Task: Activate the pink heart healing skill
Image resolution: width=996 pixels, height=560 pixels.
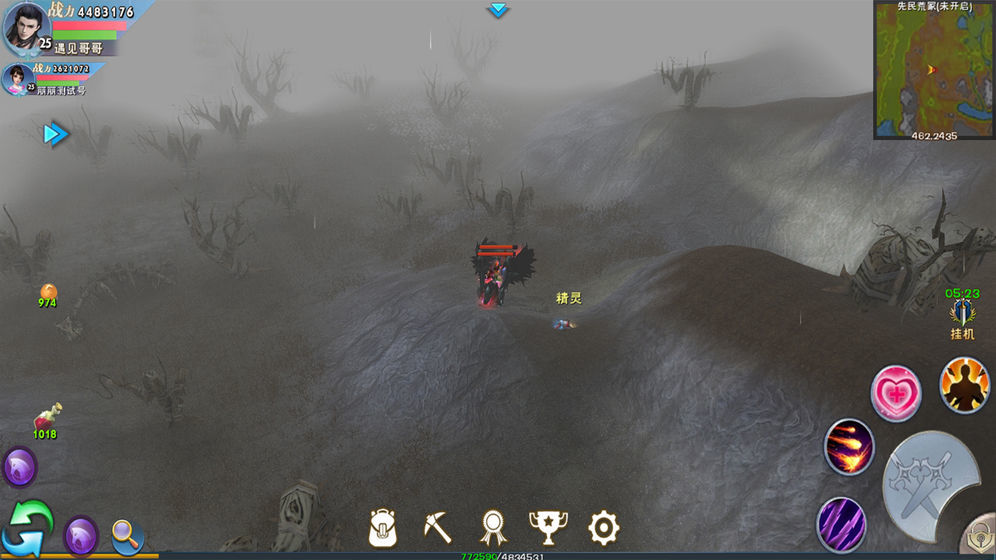Action: [x=895, y=393]
